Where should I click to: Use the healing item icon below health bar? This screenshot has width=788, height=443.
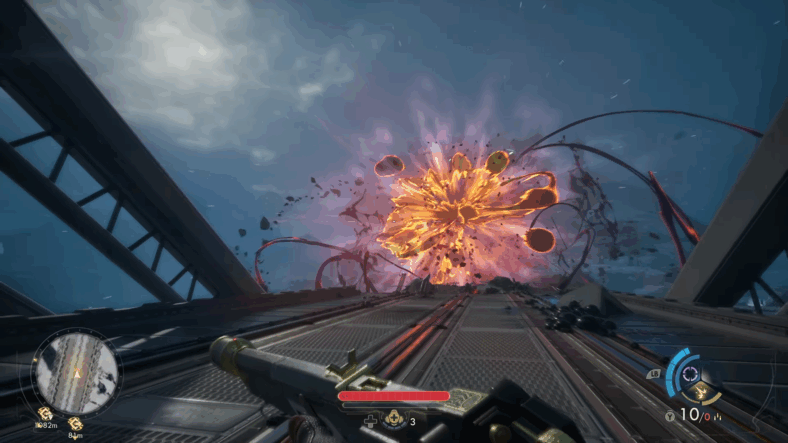pyautogui.click(x=395, y=422)
